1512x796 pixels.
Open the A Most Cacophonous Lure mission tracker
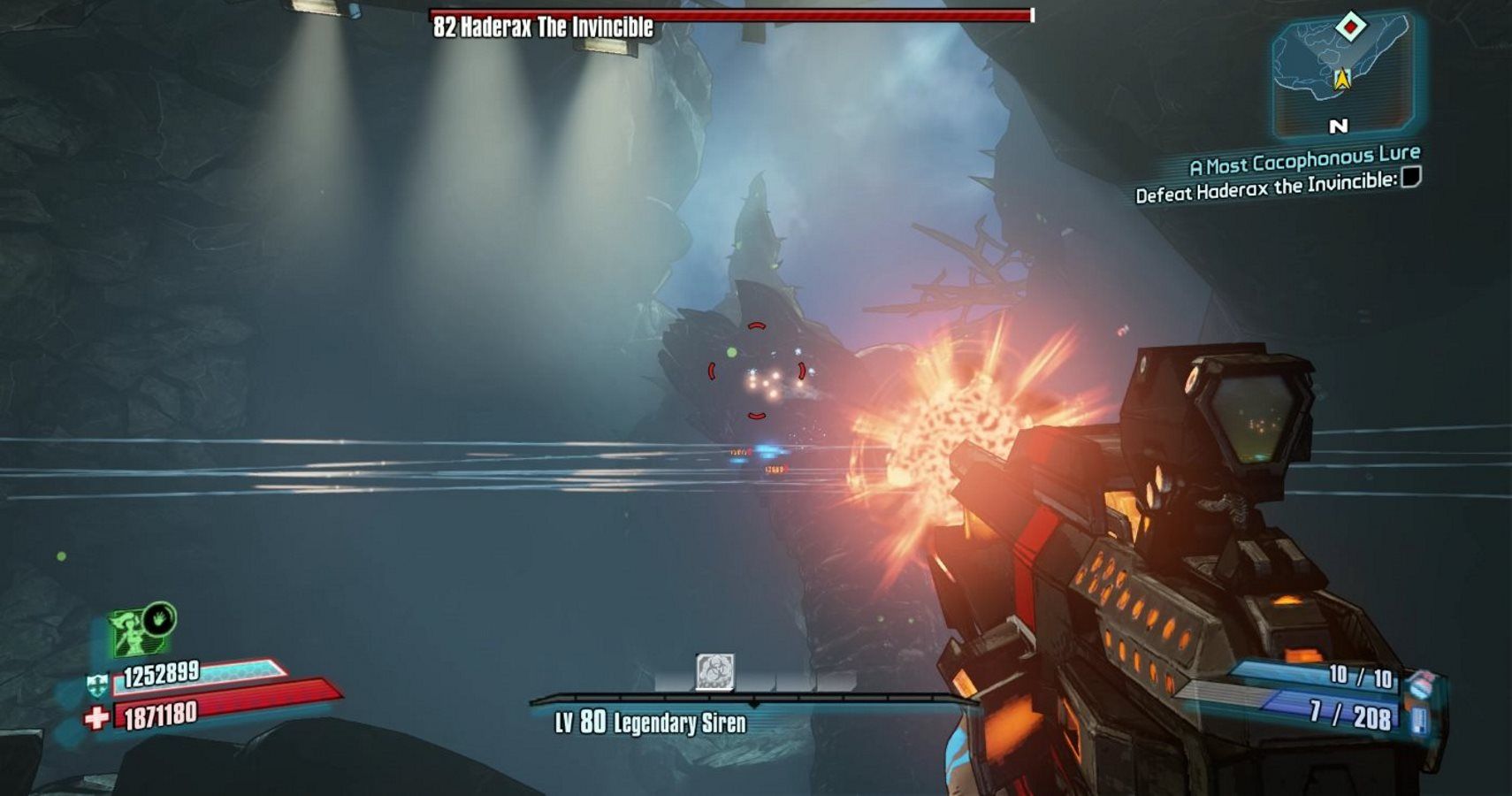point(1304,160)
